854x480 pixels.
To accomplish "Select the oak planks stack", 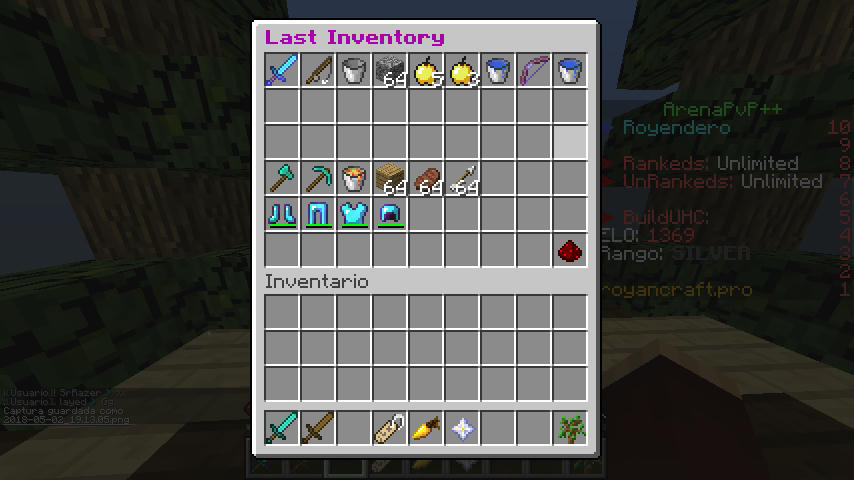I will tap(391, 179).
